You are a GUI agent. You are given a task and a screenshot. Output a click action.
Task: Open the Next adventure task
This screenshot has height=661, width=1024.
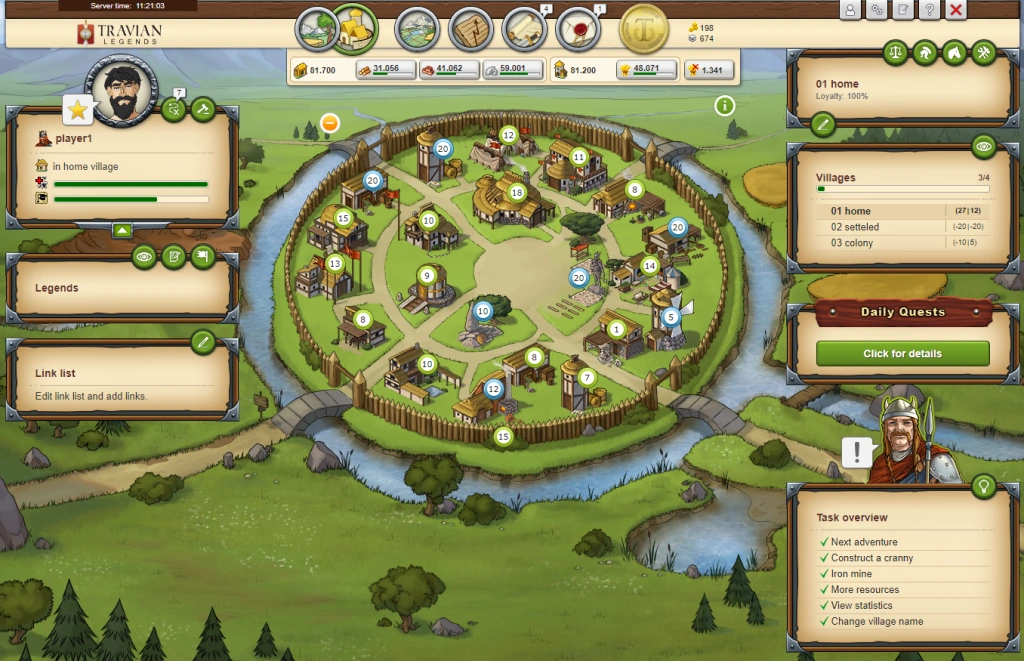pyautogui.click(x=864, y=542)
